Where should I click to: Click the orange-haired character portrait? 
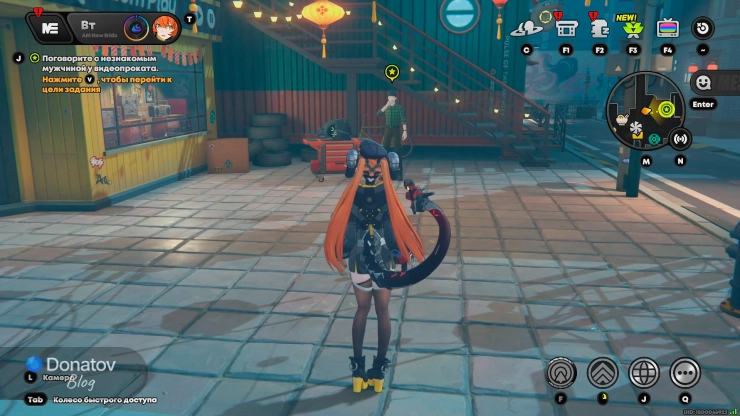coord(167,28)
